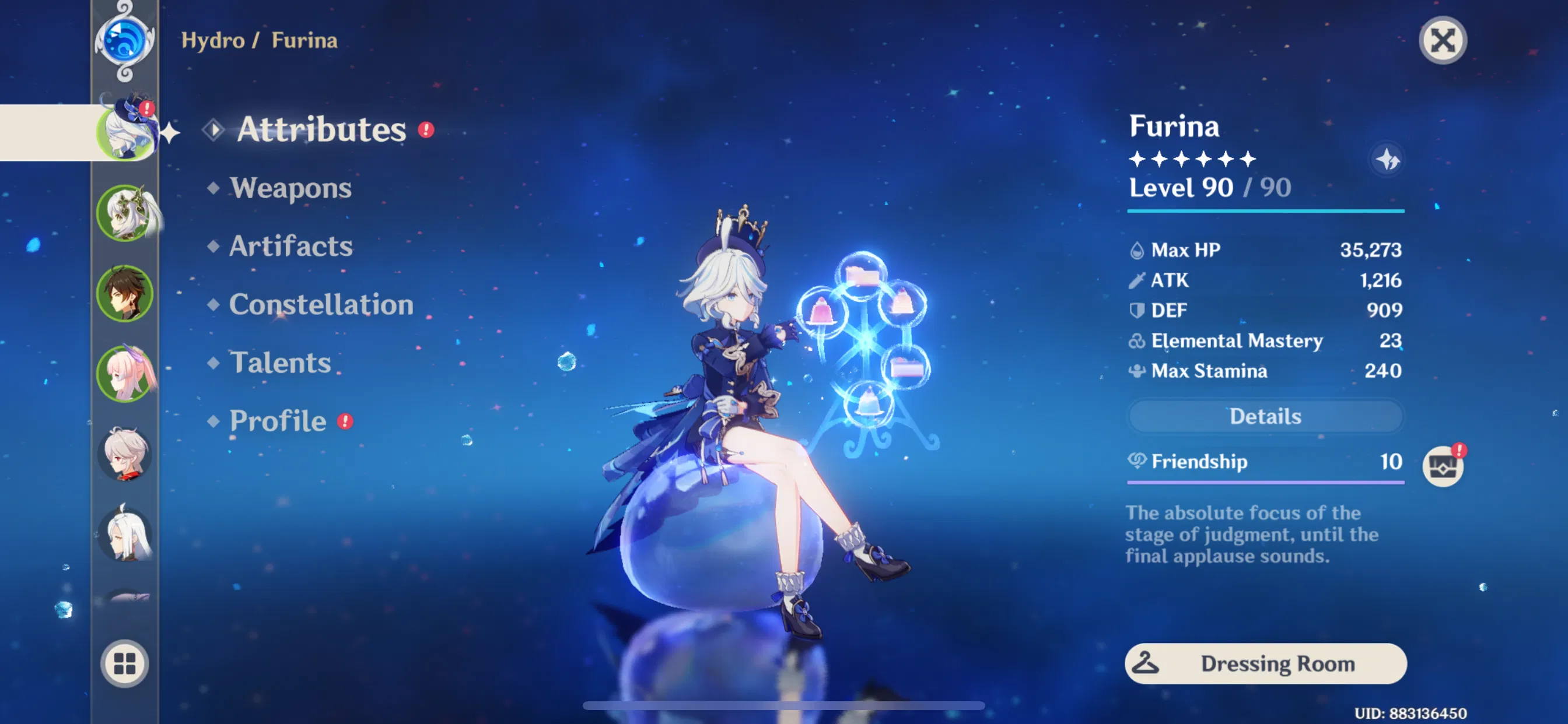Click the Friendship progress bar
Viewport: 1568px width, 724px height.
pos(1265,482)
